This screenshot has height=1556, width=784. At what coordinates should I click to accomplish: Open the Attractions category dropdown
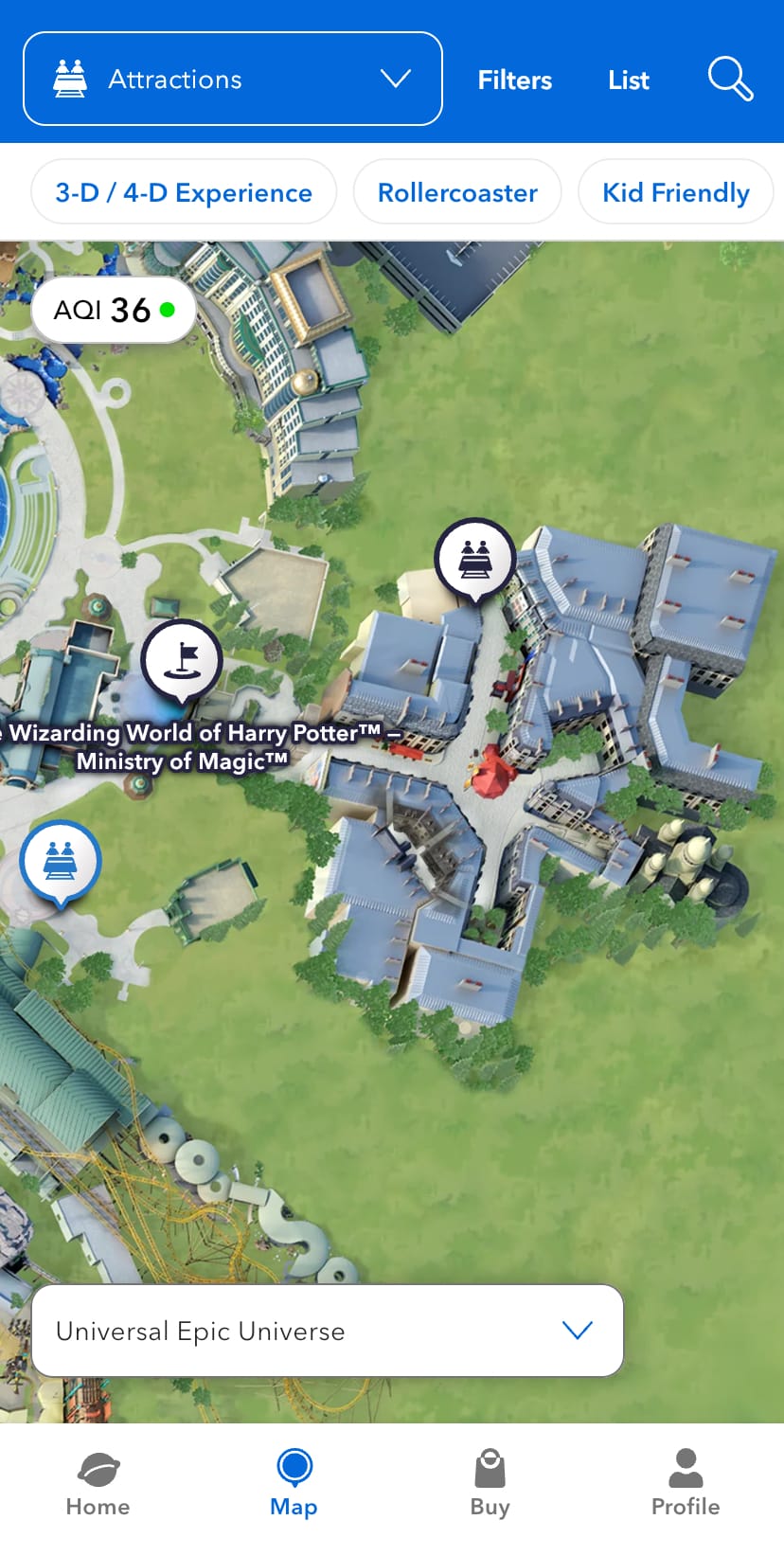232,79
